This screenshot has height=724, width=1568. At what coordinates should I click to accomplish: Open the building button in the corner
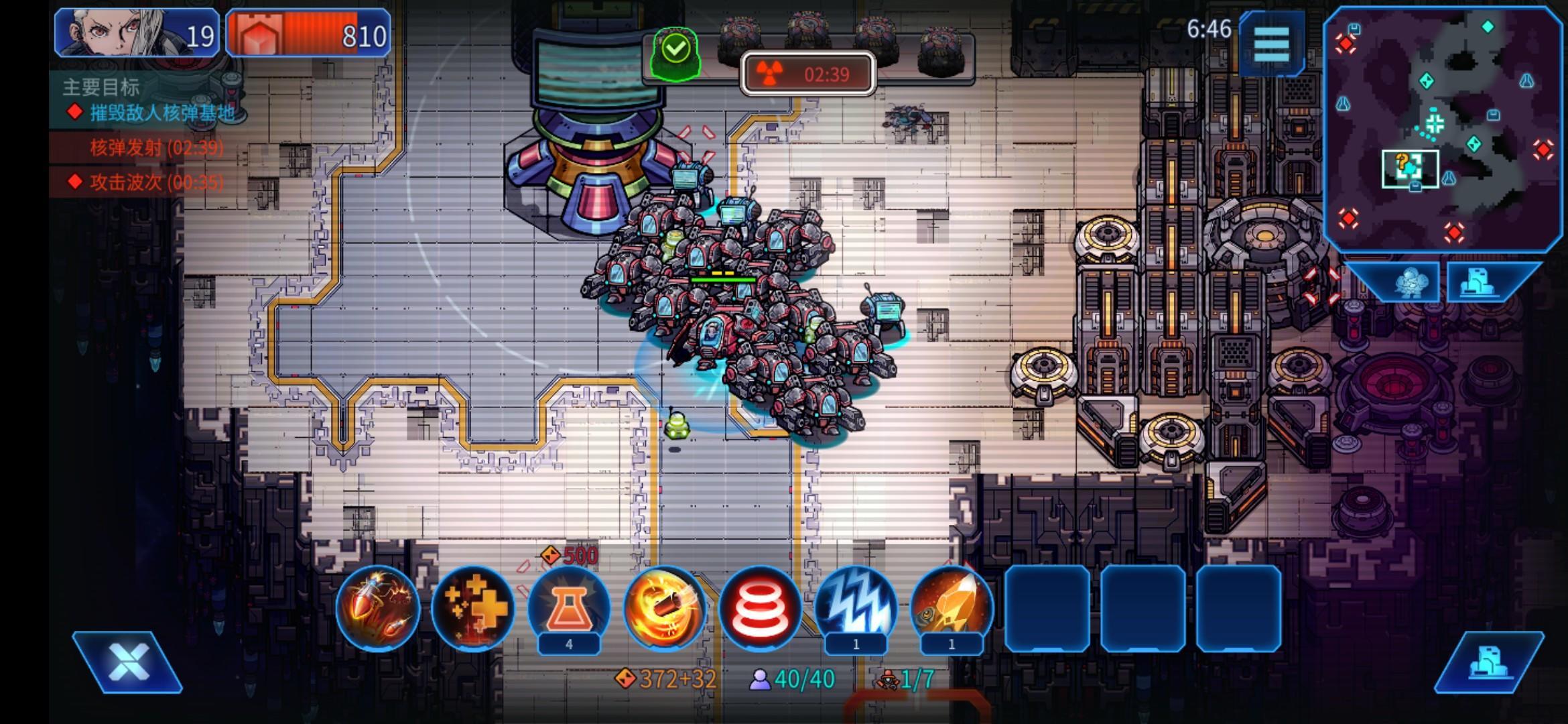coord(1489,662)
